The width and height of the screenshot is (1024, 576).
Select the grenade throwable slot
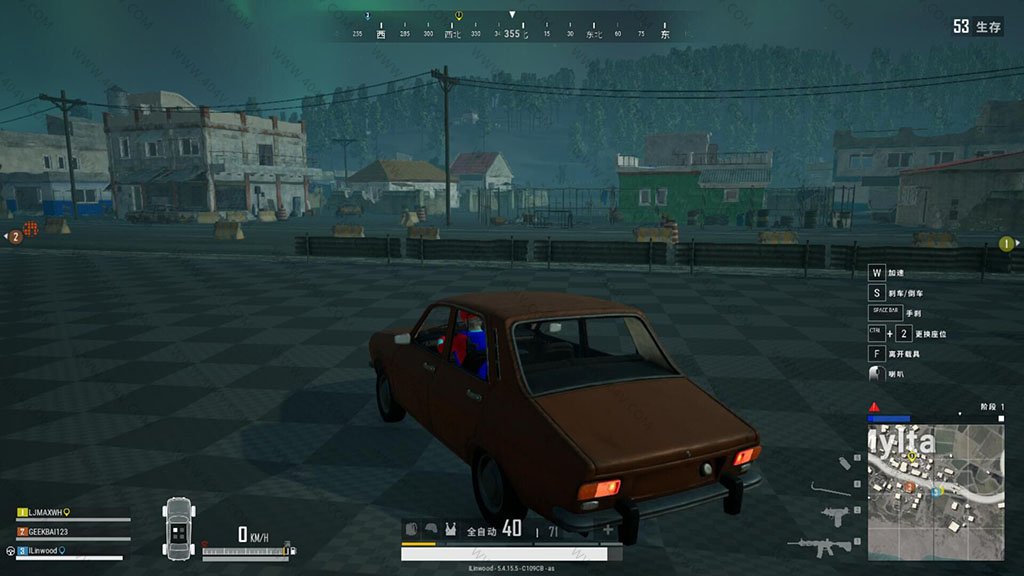[844, 463]
